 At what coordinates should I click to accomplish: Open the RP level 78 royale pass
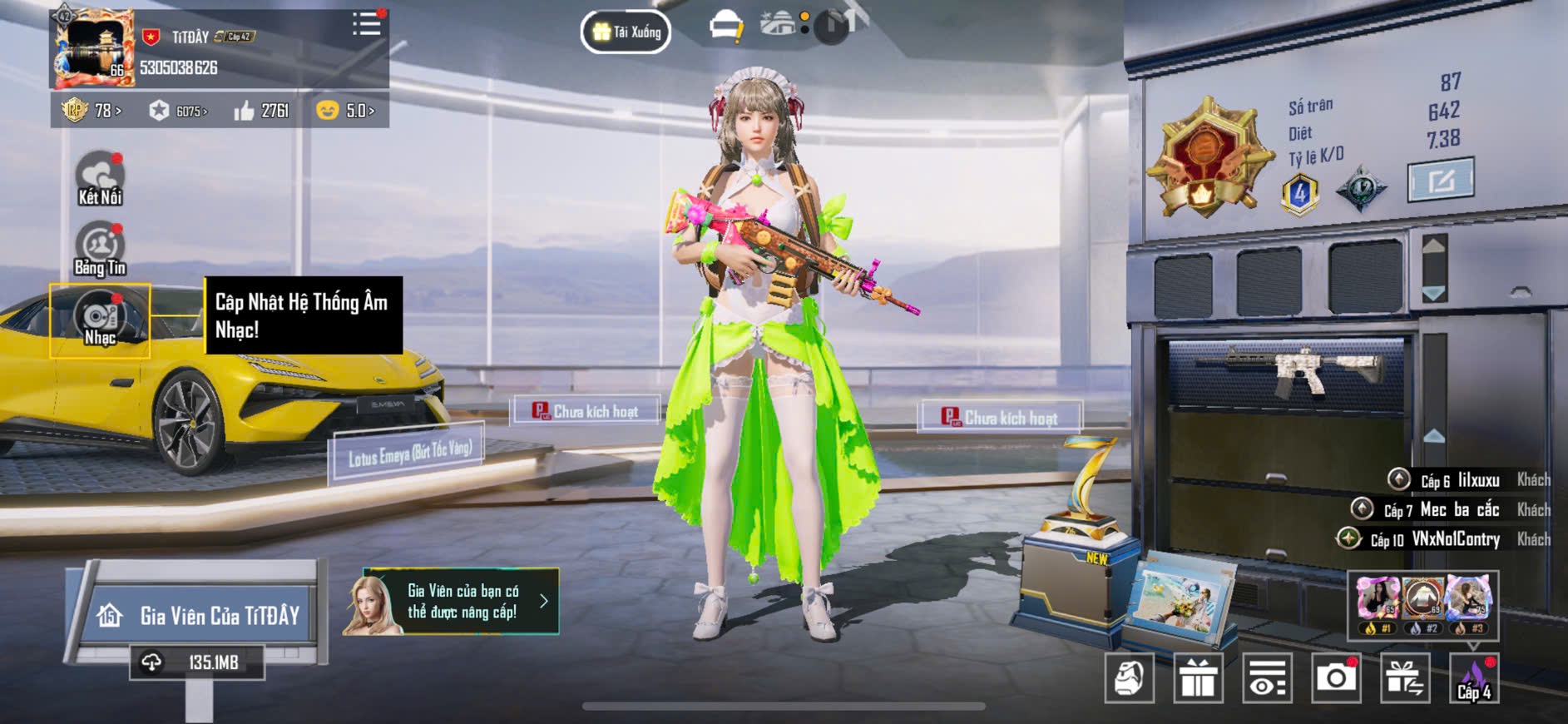click(x=92, y=111)
